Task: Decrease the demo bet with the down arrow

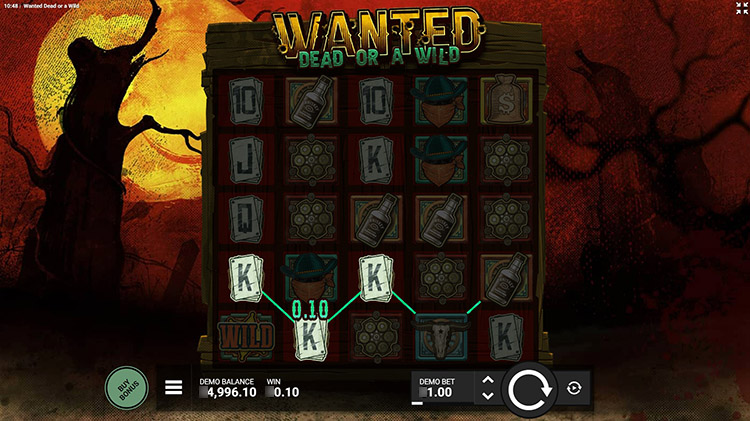Action: [x=487, y=396]
